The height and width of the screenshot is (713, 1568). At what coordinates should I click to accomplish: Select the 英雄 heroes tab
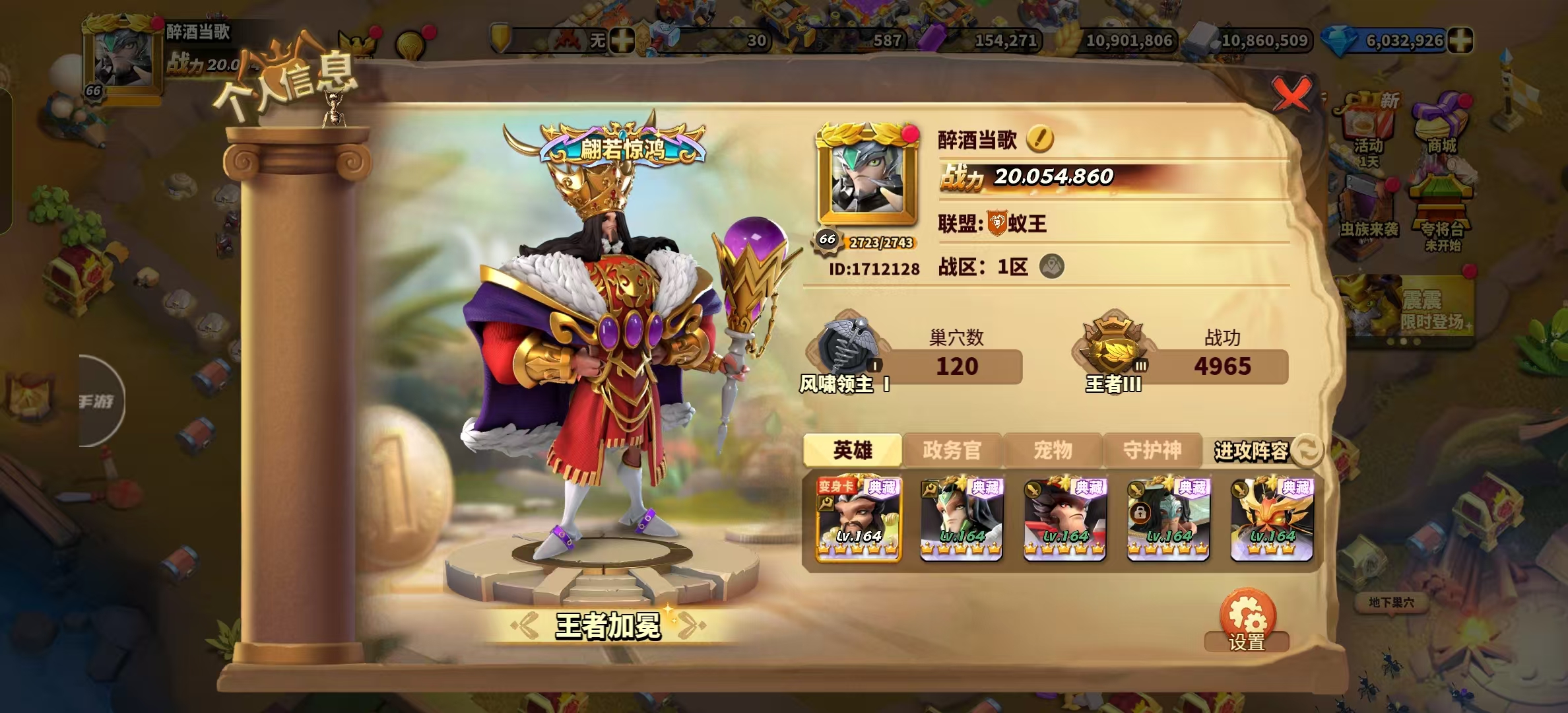point(853,450)
